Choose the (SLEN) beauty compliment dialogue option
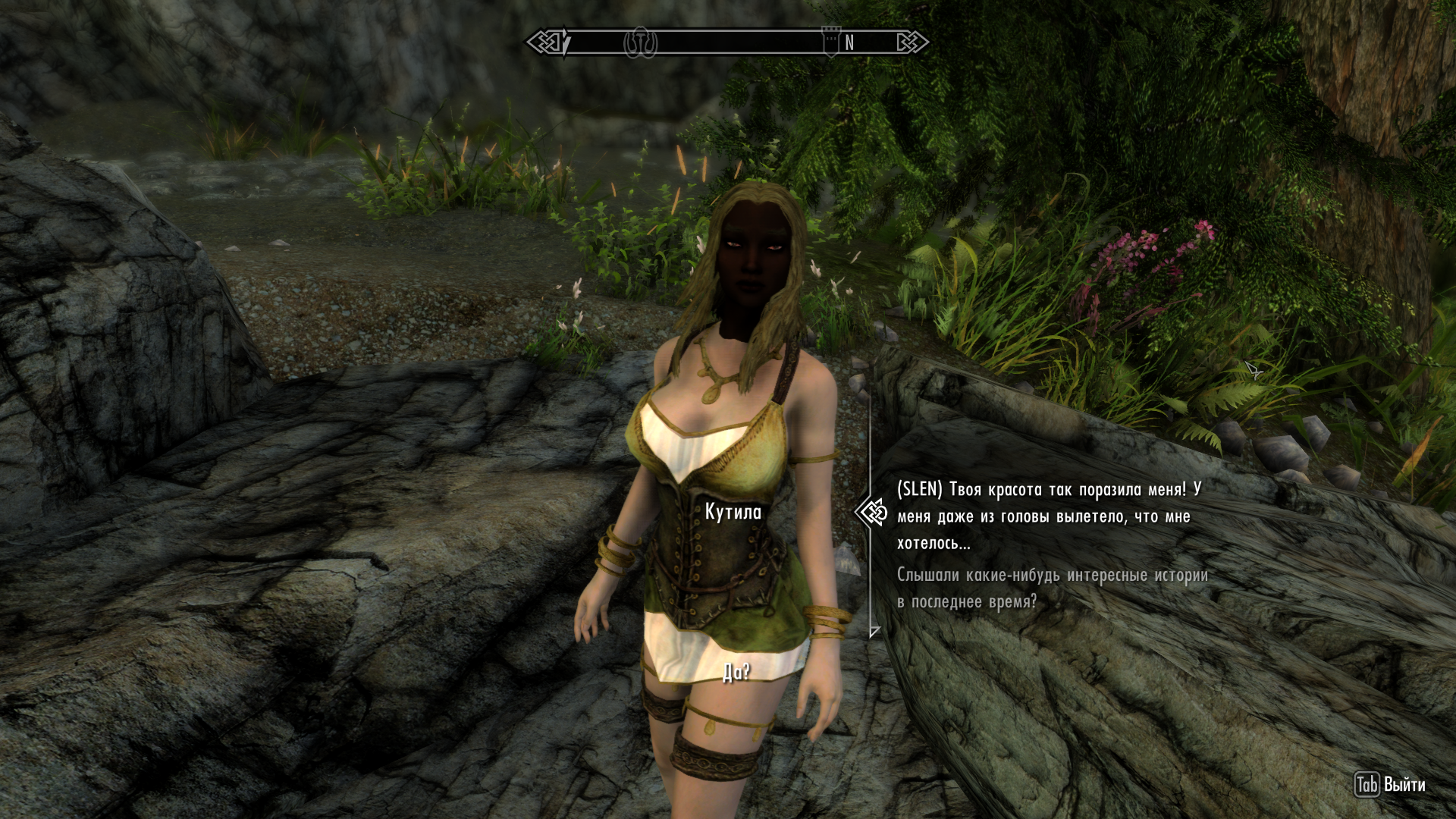The height and width of the screenshot is (819, 1456). coord(1048,516)
